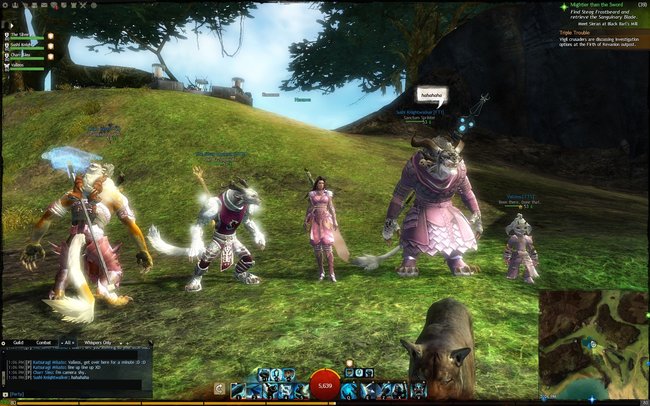650x406 pixels.
Task: Activate weapon skill slot 1
Action: click(x=238, y=389)
